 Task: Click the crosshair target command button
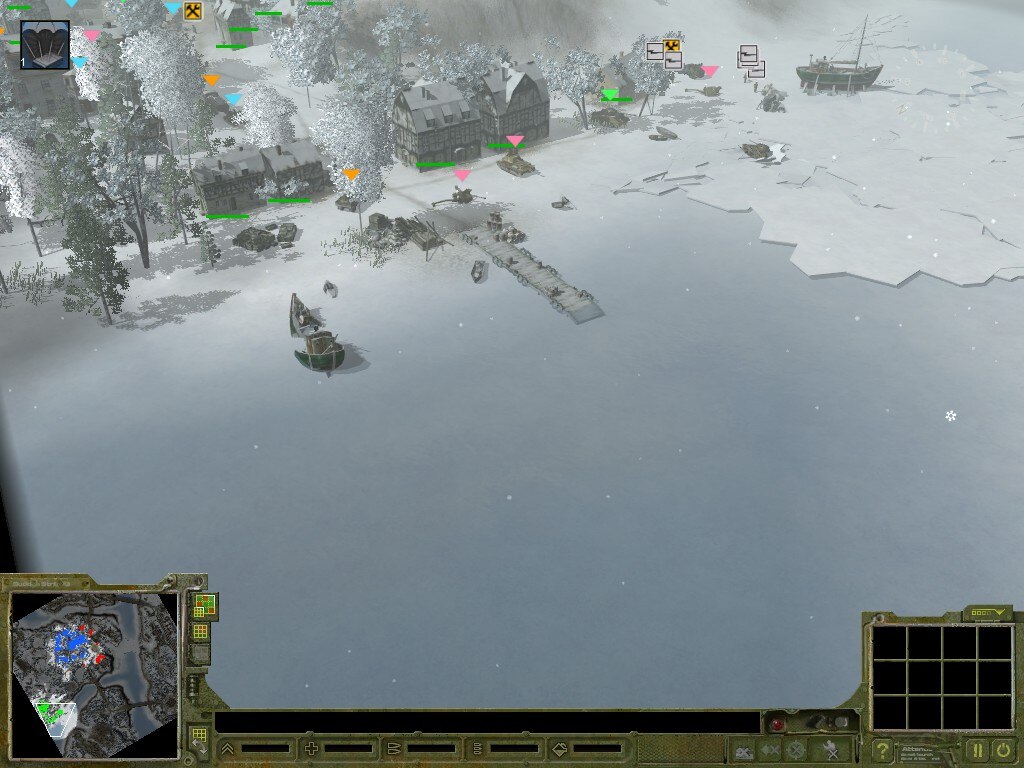(x=796, y=750)
